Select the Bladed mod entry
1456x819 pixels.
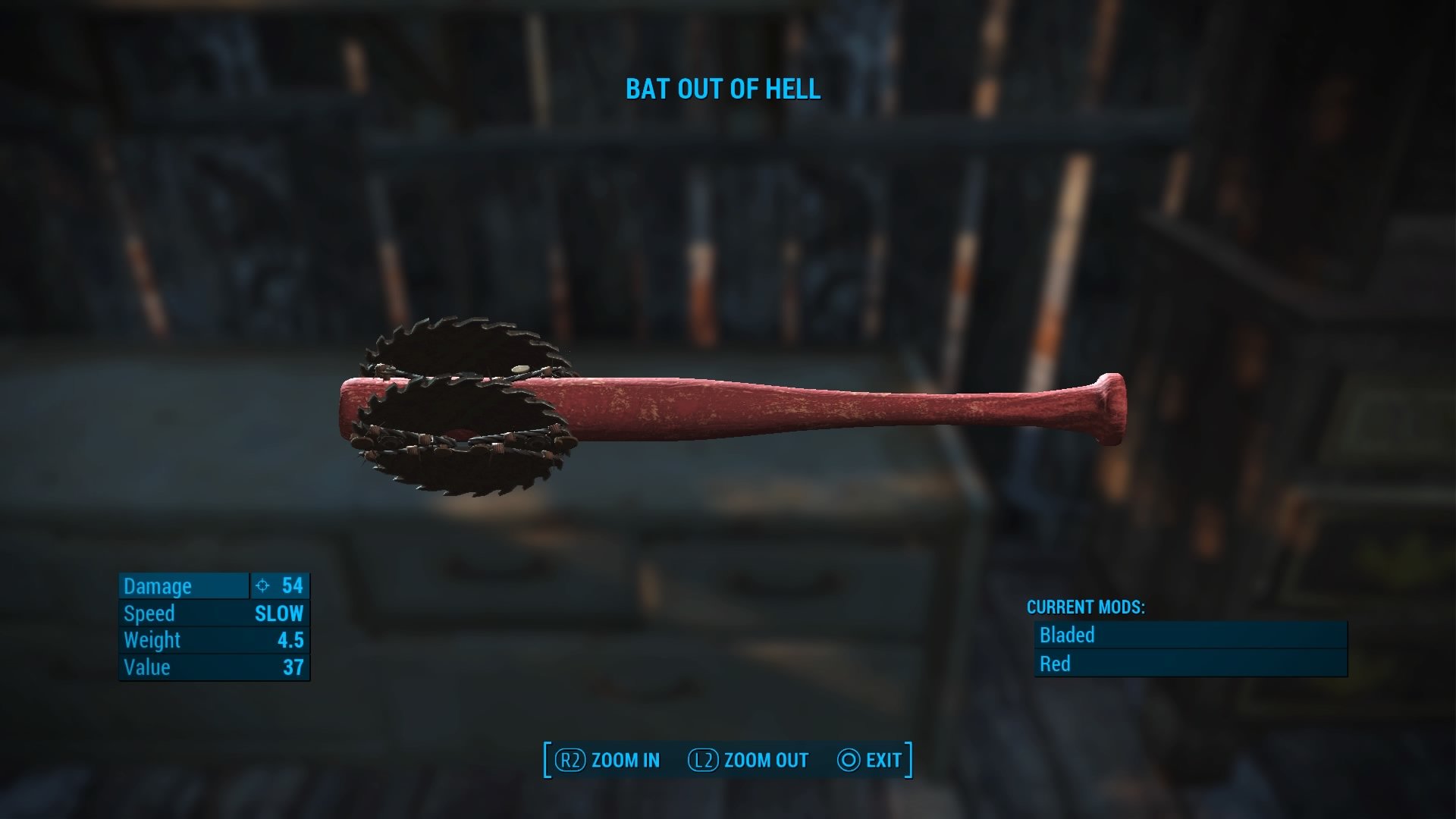point(1190,635)
